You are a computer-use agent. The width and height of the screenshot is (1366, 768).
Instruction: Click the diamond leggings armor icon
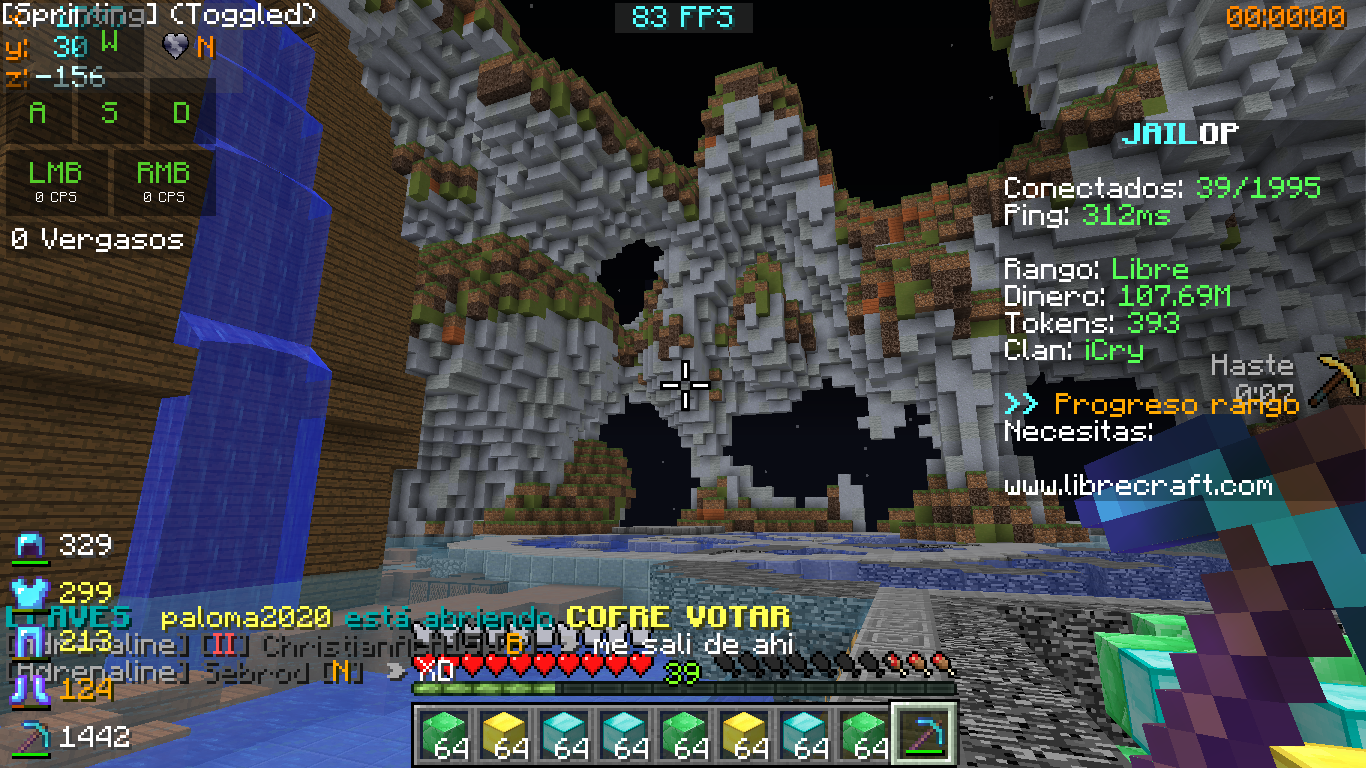tap(31, 641)
